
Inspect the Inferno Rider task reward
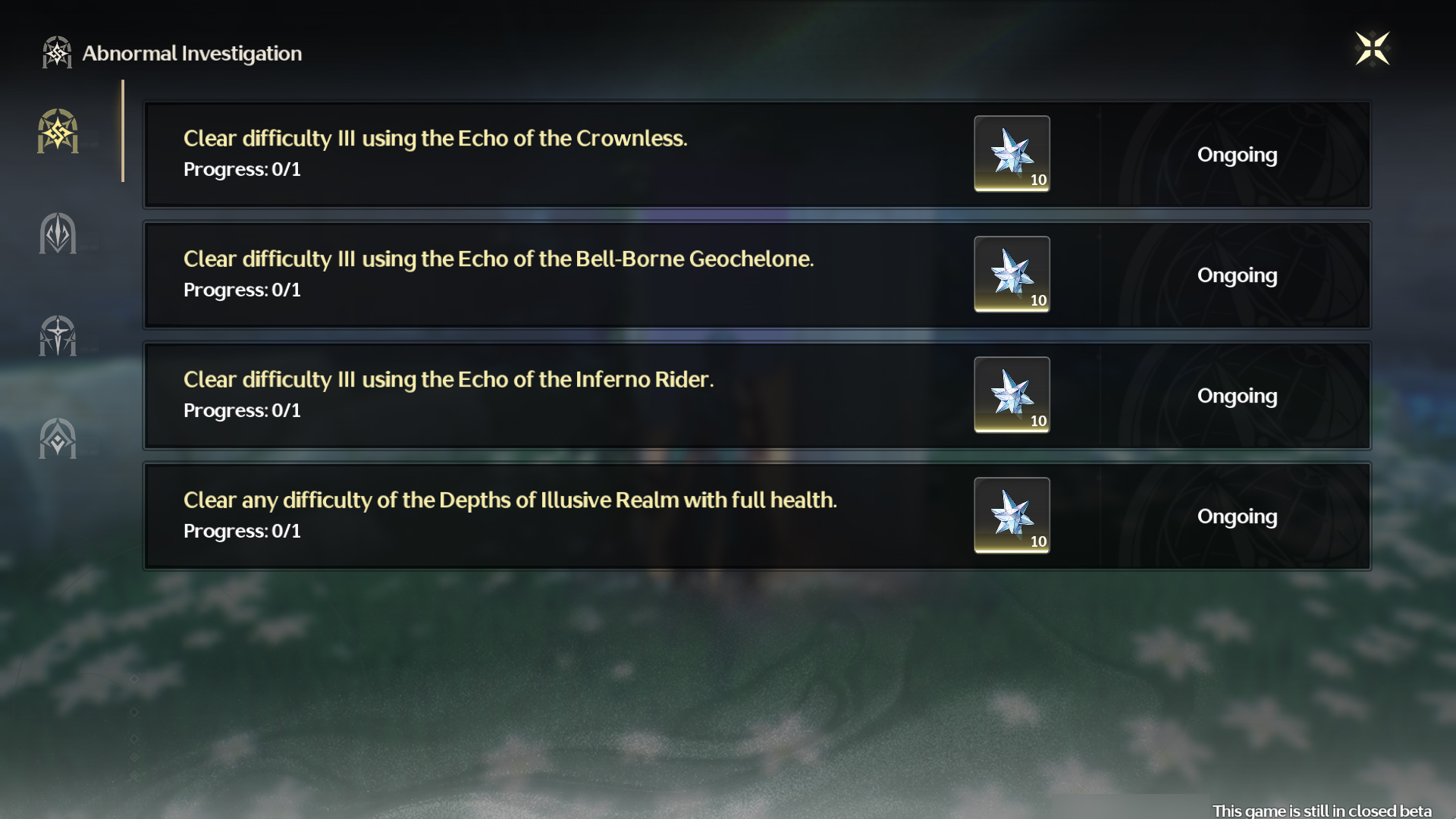(1012, 395)
